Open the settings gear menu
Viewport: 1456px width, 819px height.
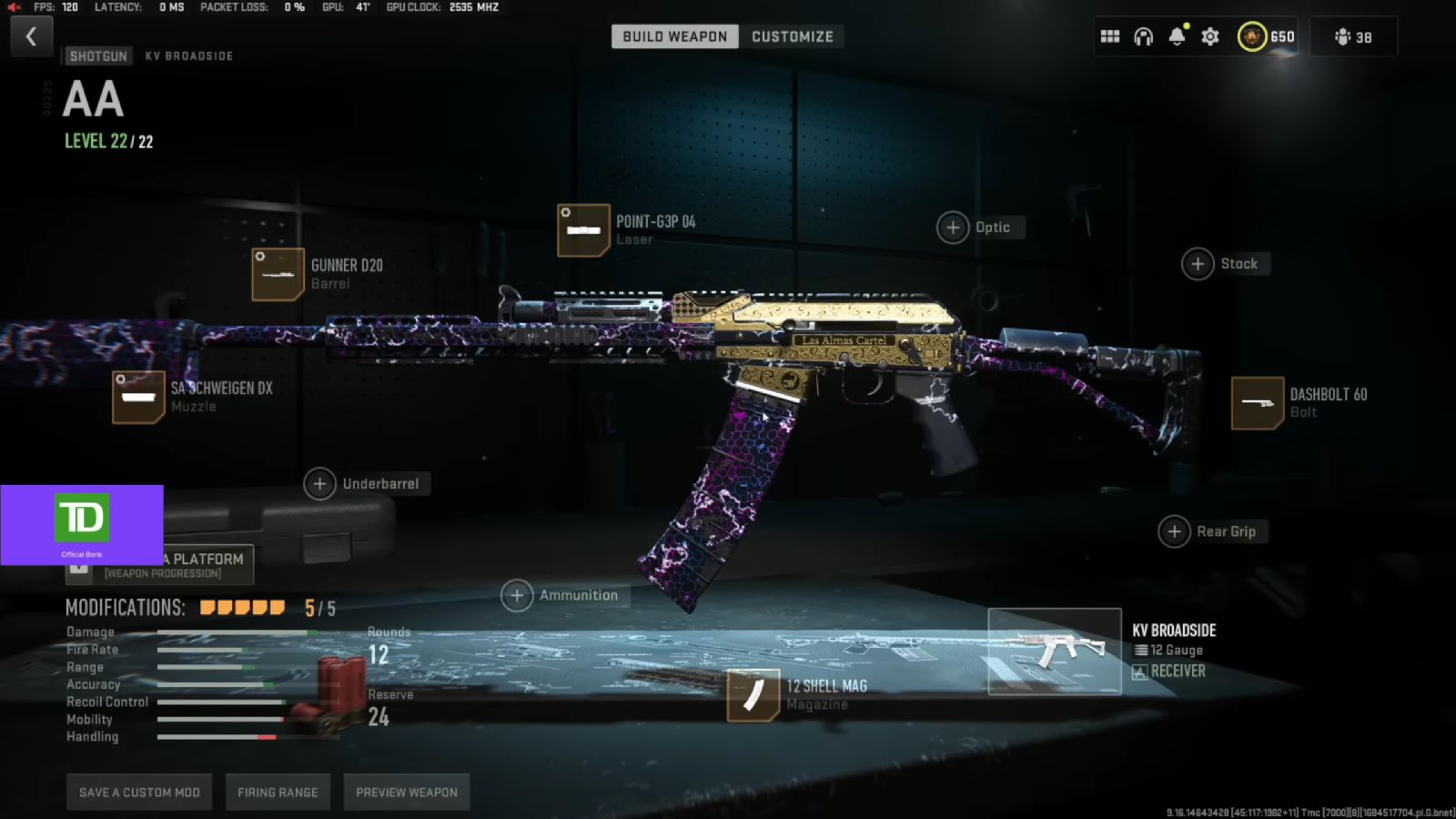[1209, 35]
